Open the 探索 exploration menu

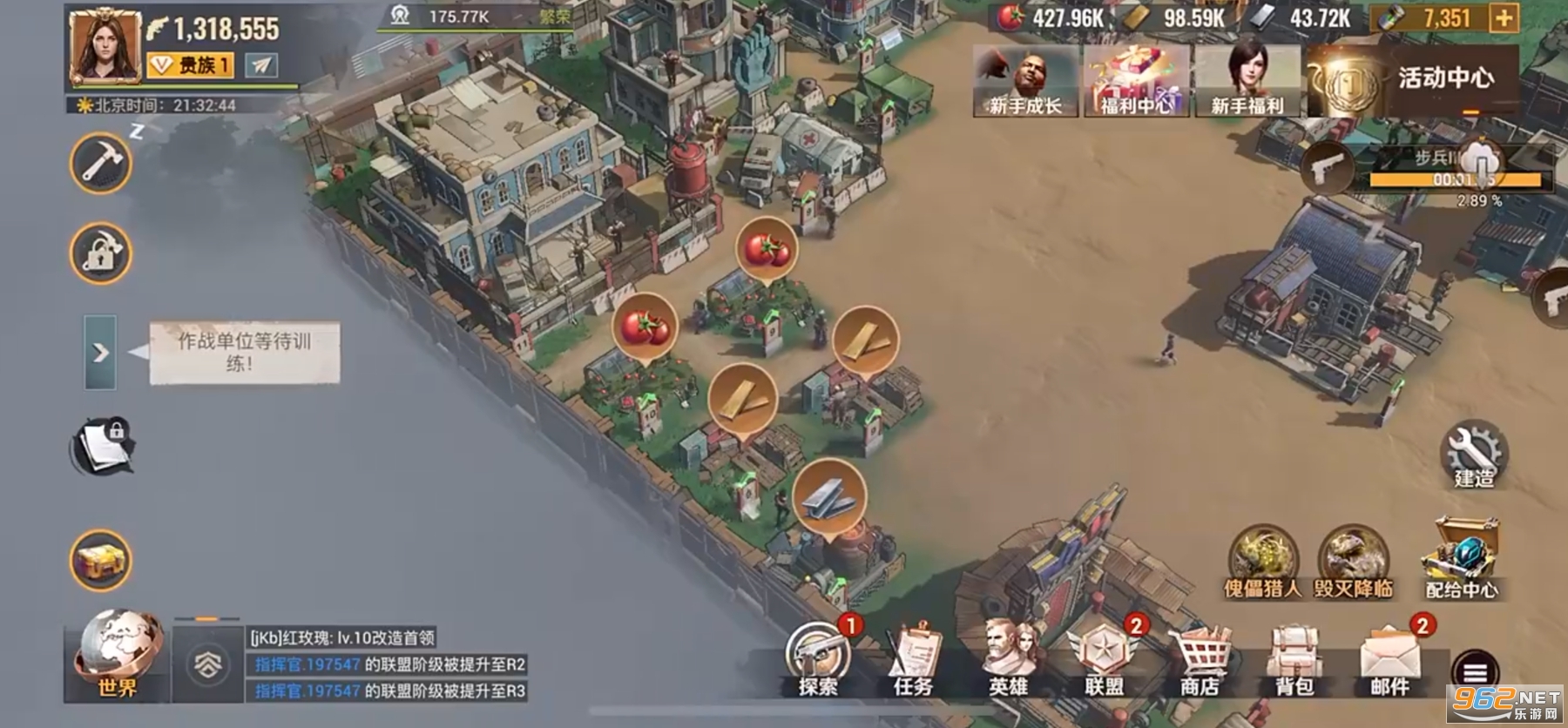(x=818, y=659)
